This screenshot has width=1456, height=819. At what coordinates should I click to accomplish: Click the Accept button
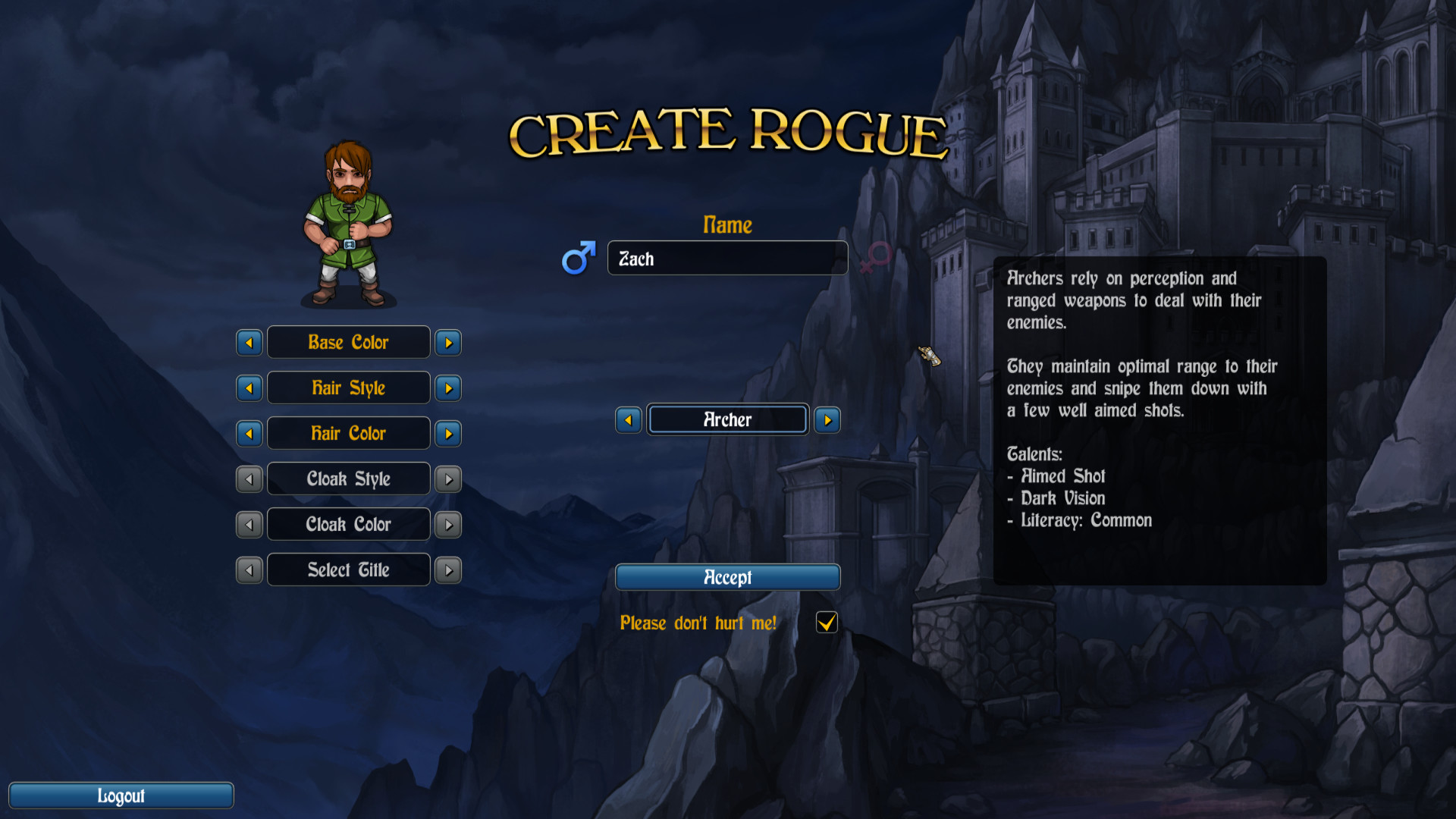tap(727, 577)
